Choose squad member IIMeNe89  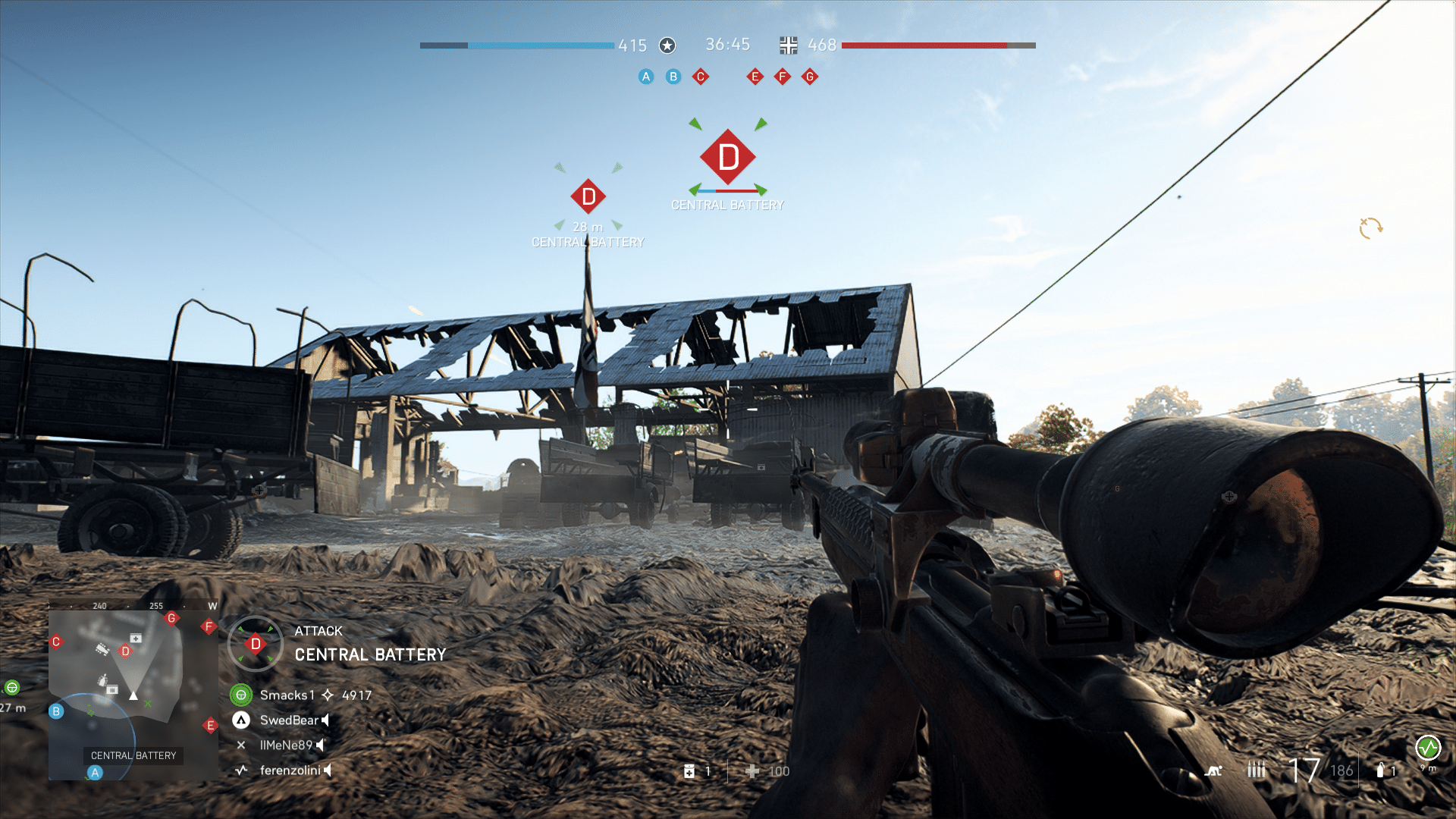click(286, 745)
